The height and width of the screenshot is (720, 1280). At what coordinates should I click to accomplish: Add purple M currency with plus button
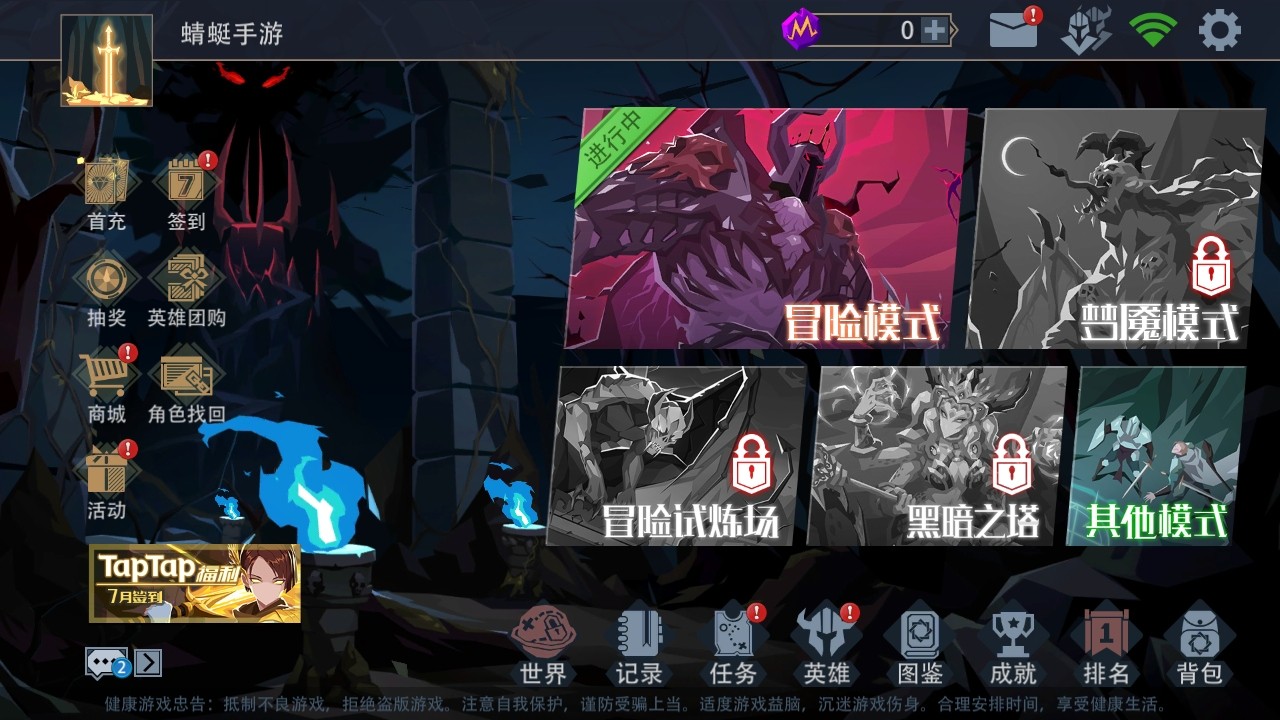(x=934, y=31)
